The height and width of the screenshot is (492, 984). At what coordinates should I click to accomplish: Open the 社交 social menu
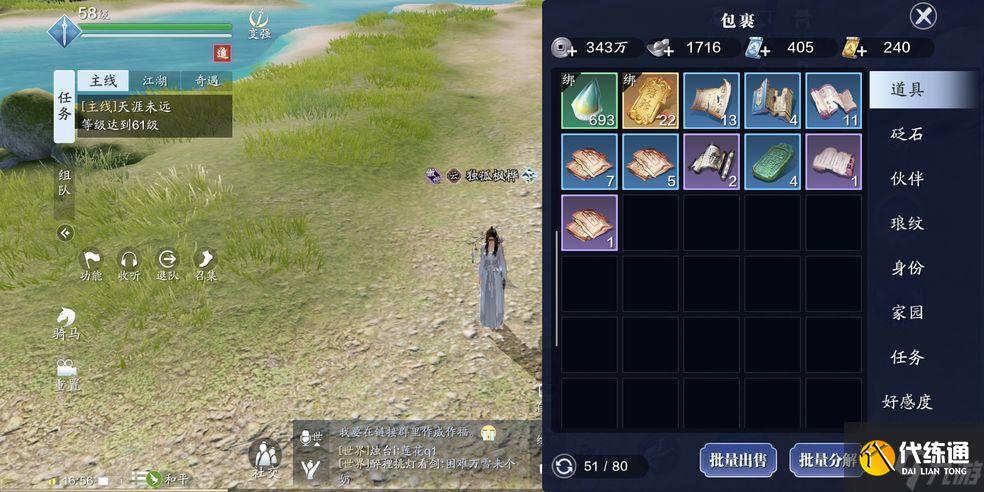265,460
